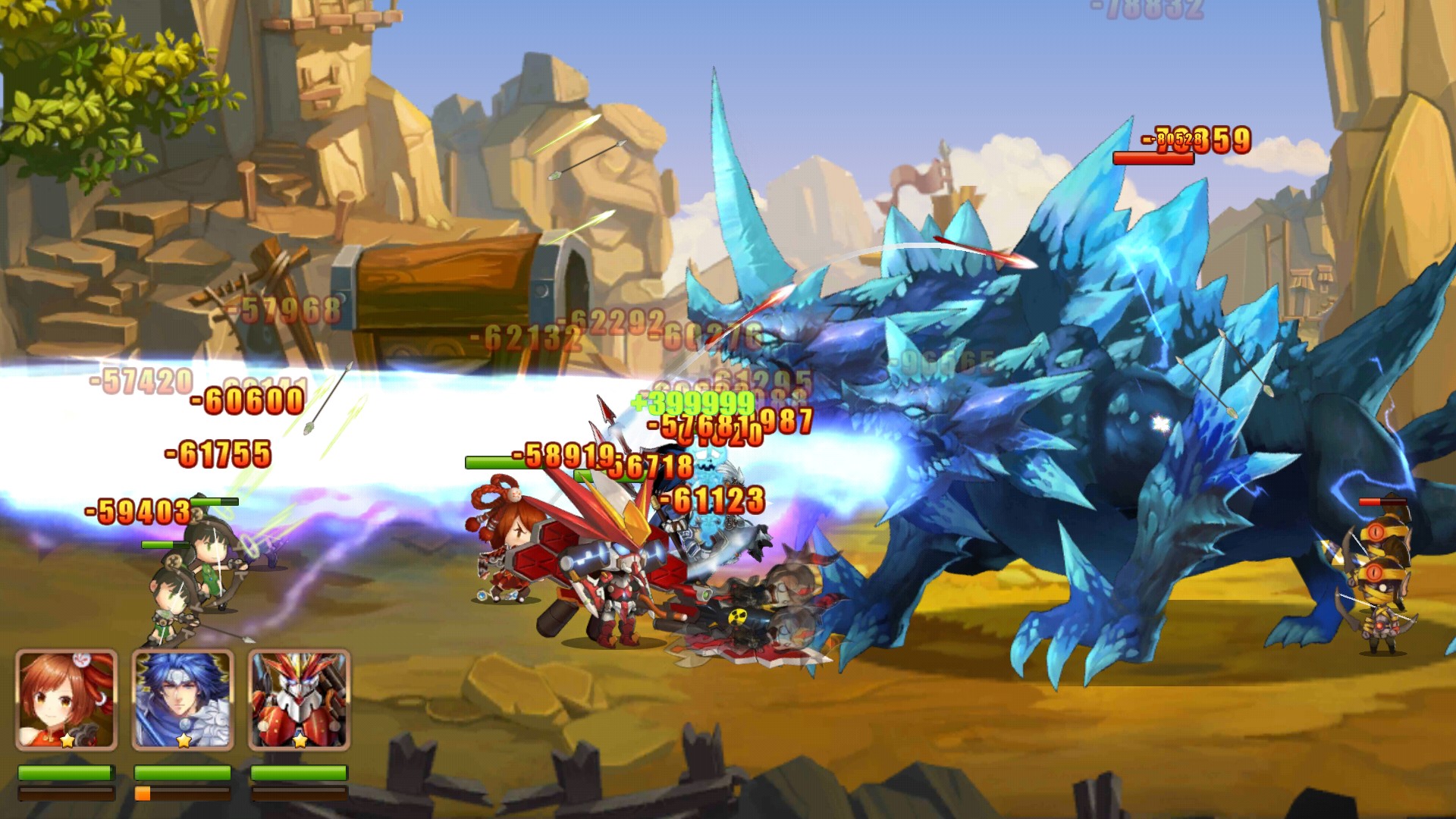Trigger the red armored mecha hero portrait
The image size is (1456, 819).
pyautogui.click(x=300, y=699)
